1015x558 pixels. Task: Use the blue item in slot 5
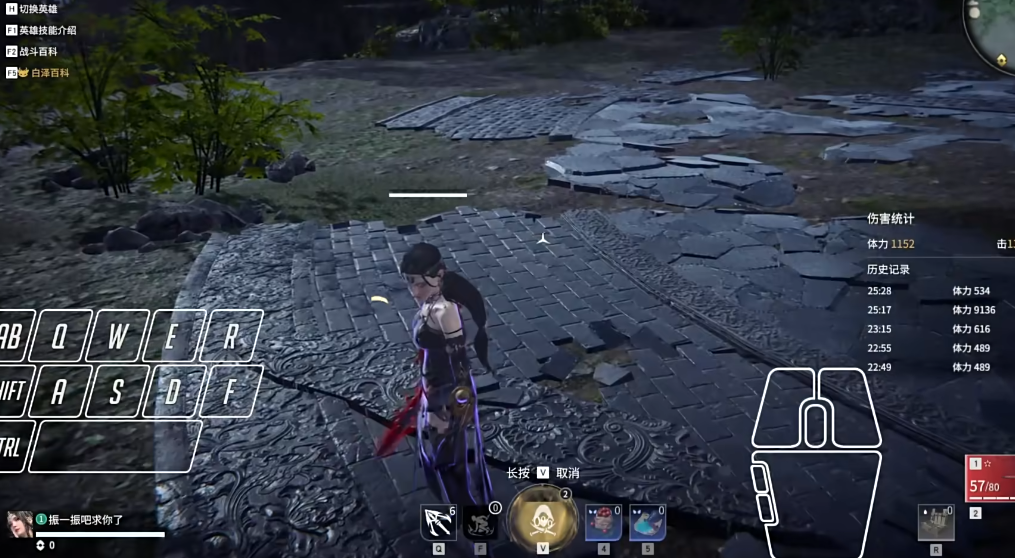(647, 522)
